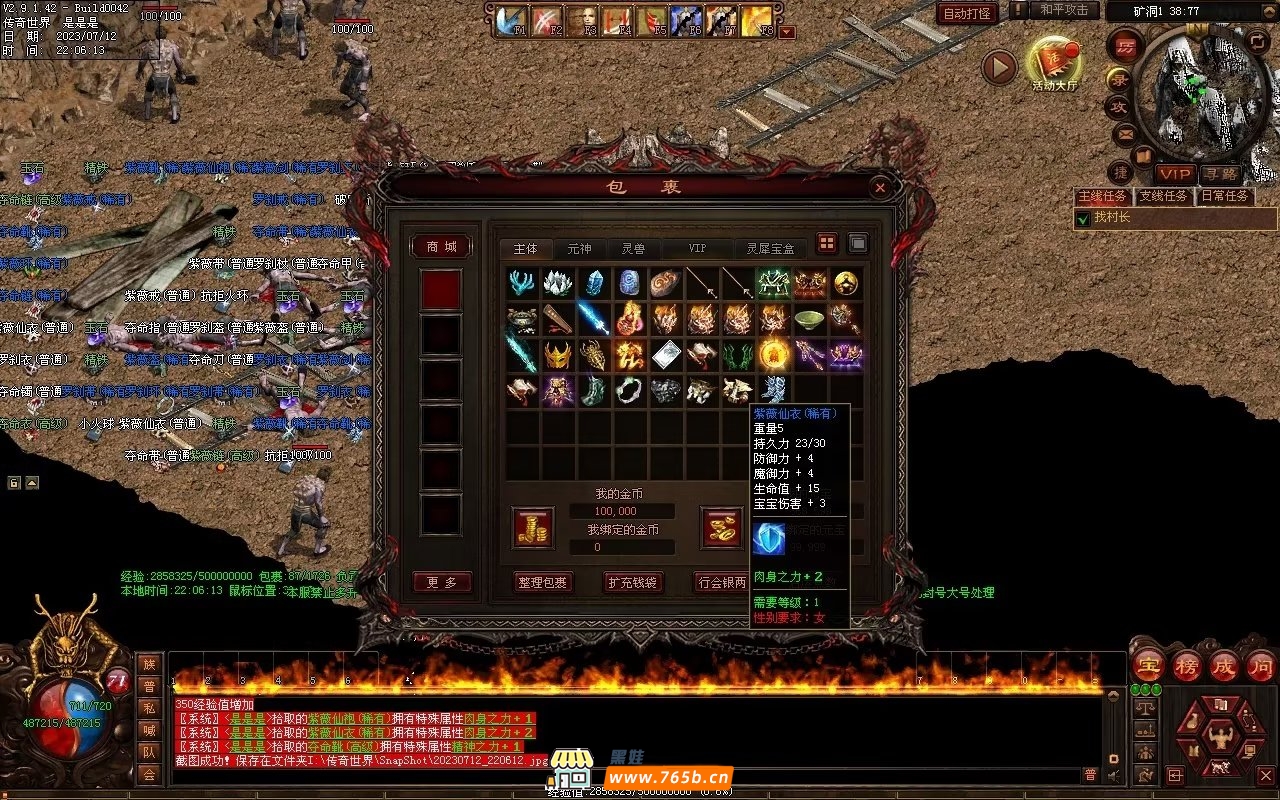Open the VIP bag tab
This screenshot has width=1280, height=800.
697,249
